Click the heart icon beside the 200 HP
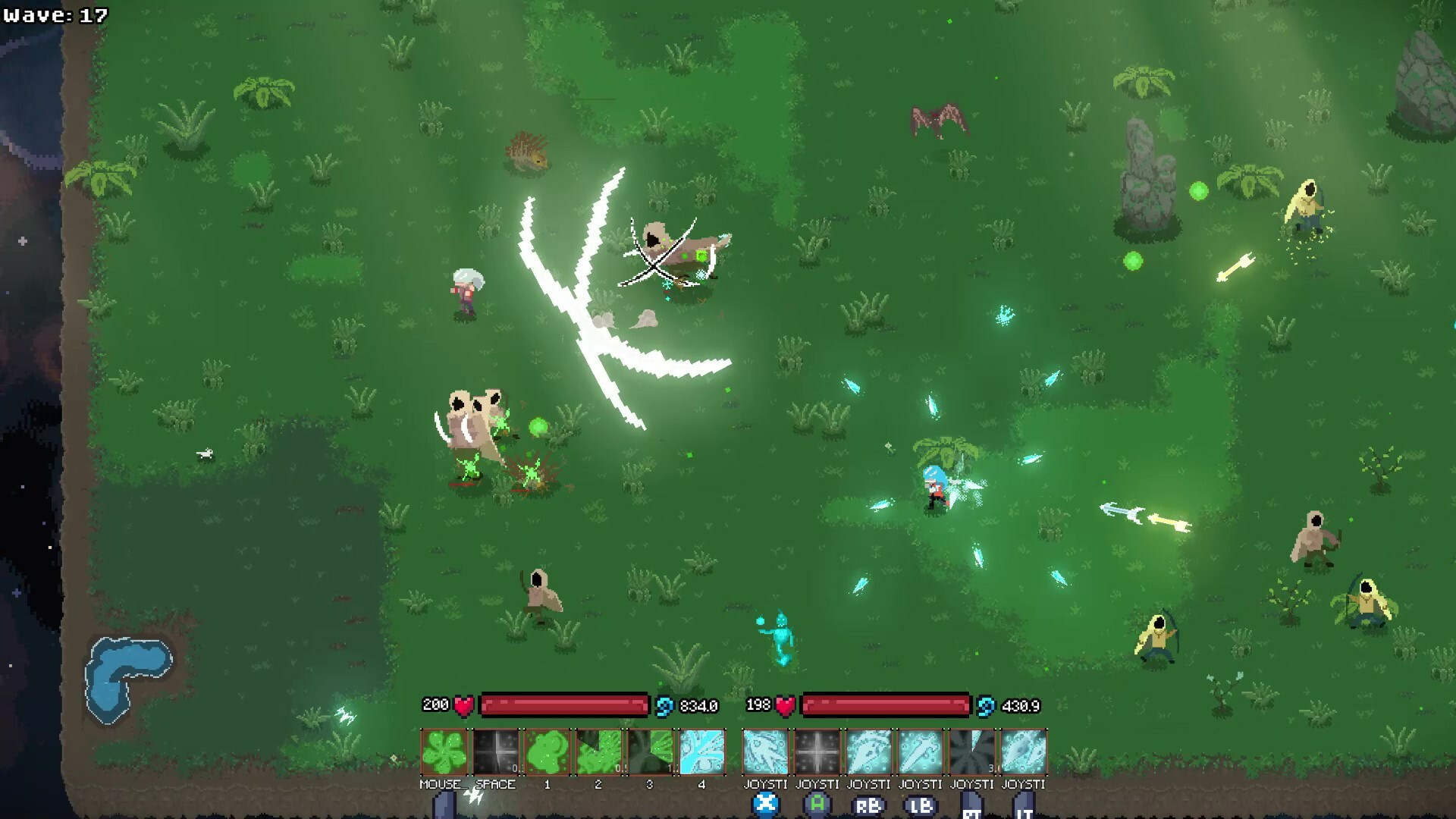This screenshot has height=819, width=1456. (462, 704)
